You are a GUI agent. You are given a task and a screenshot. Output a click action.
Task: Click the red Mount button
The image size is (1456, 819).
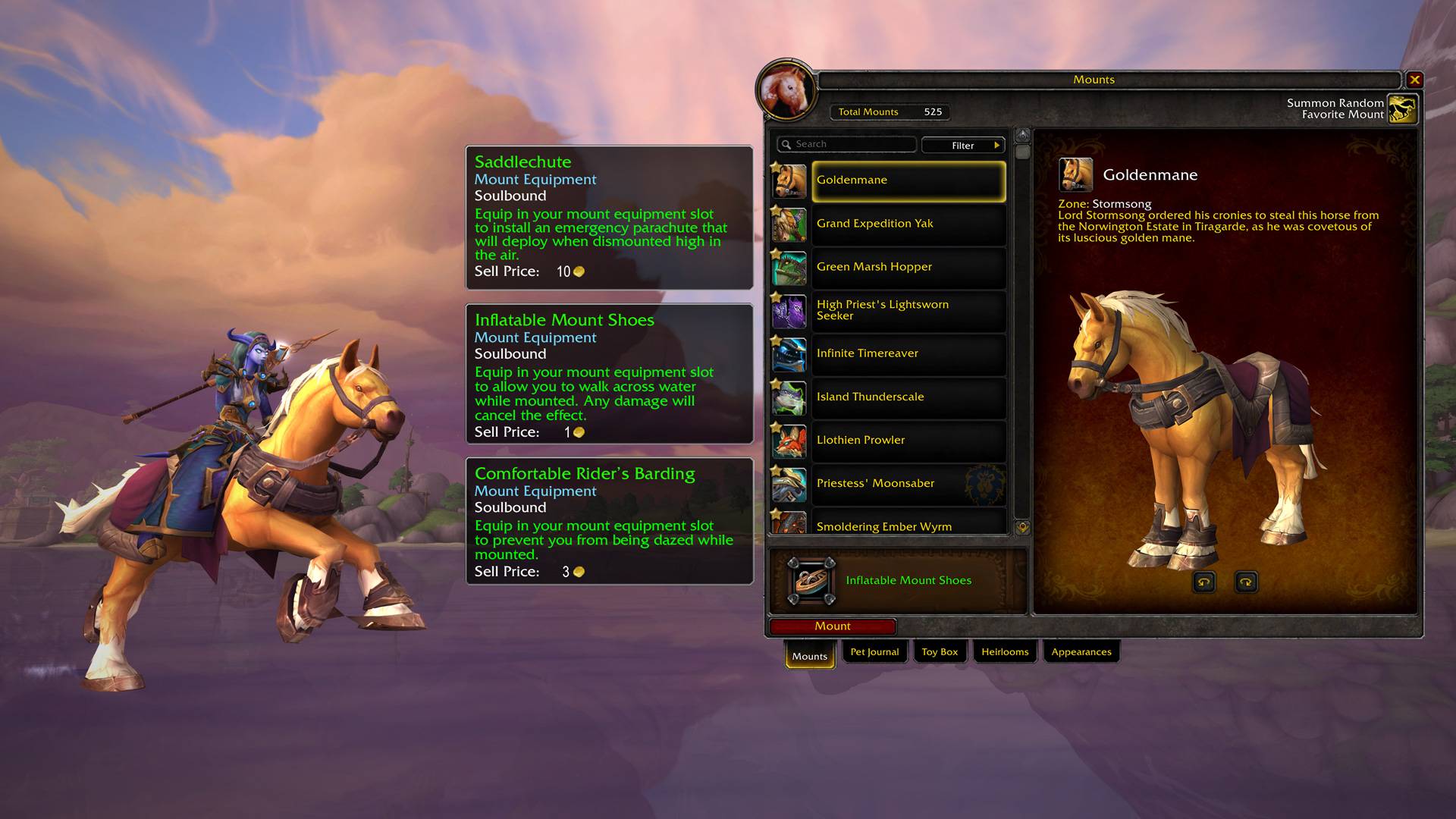pyautogui.click(x=832, y=626)
